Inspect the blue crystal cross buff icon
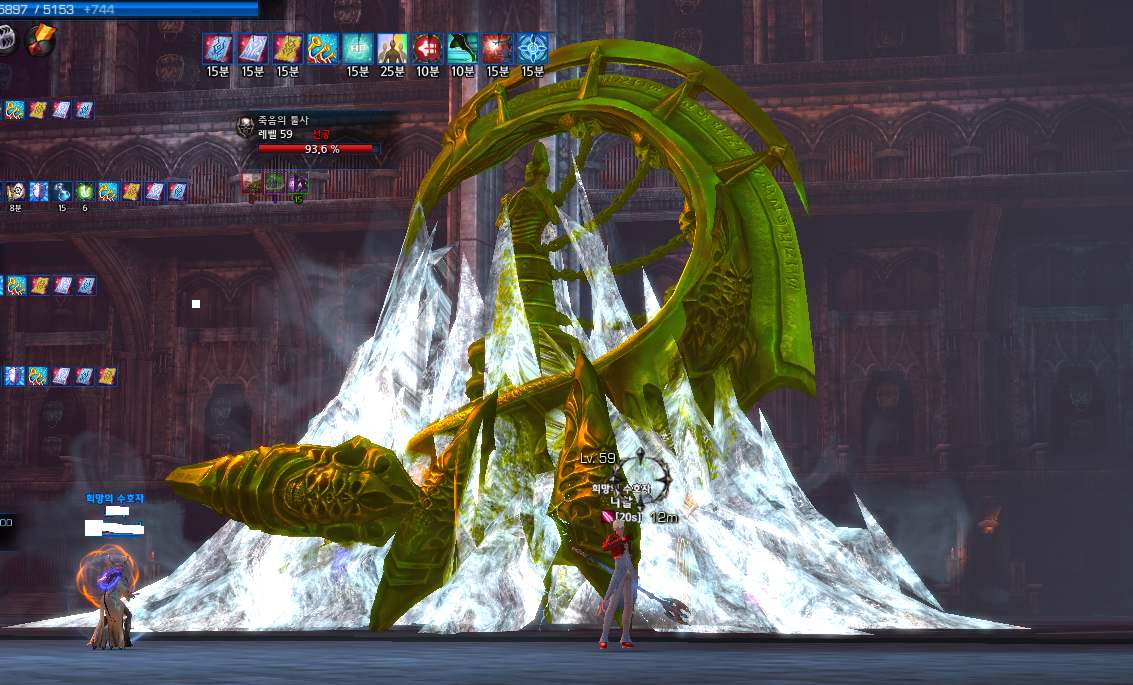The height and width of the screenshot is (685, 1133). (x=532, y=48)
